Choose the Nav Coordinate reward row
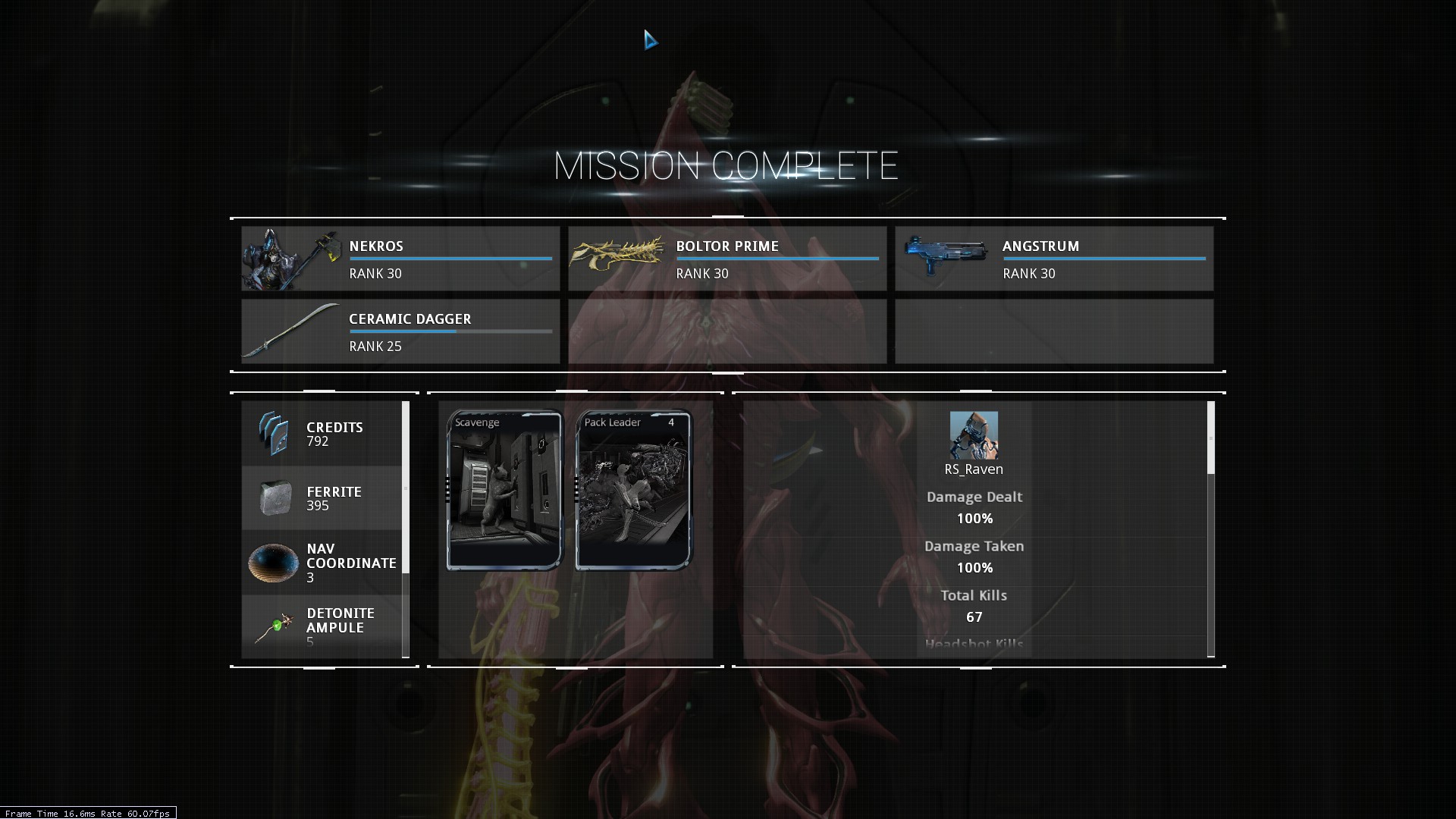Viewport: 1456px width, 819px height. pos(322,563)
